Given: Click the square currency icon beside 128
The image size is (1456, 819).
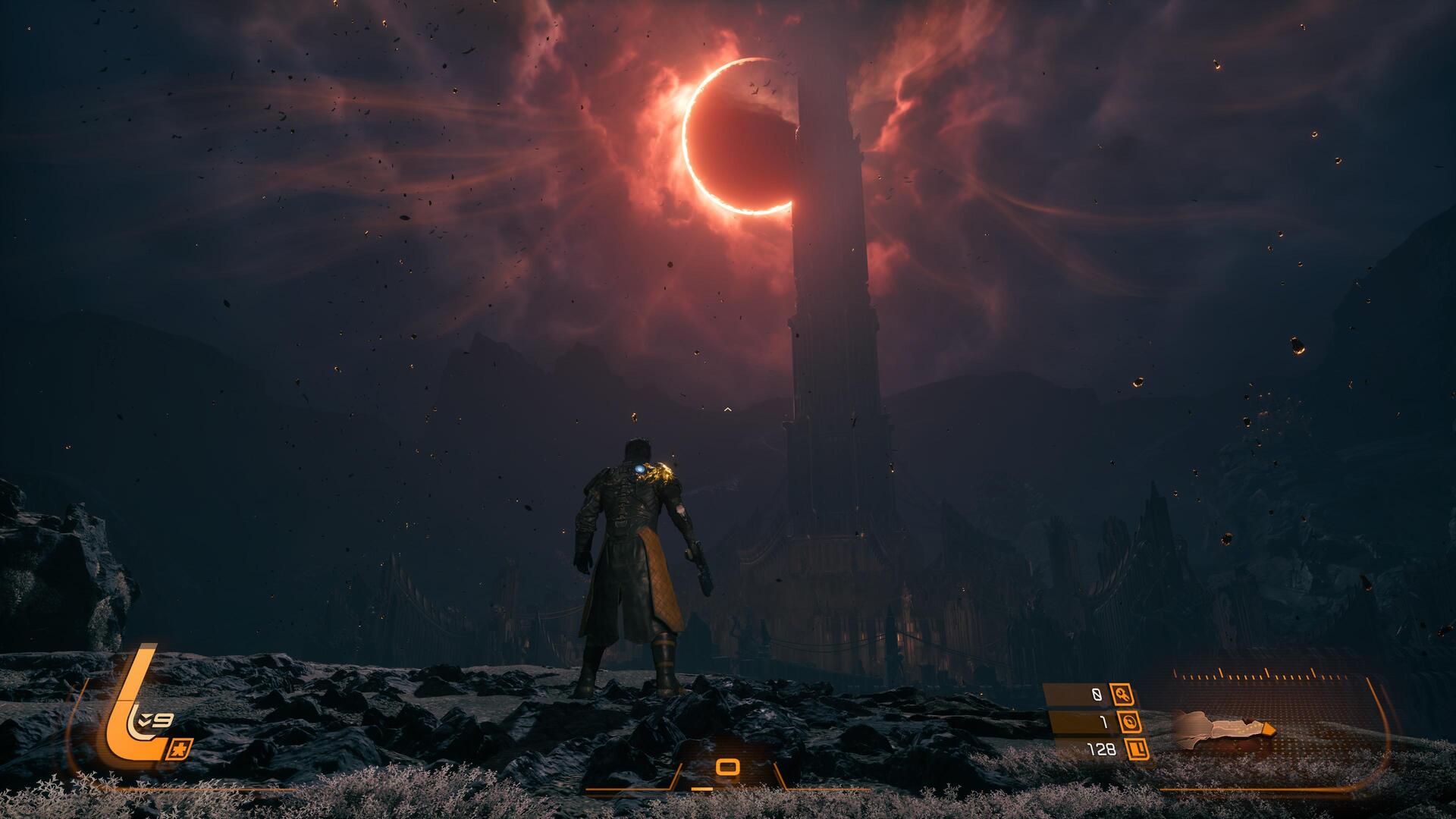Looking at the screenshot, I should tap(1137, 750).
